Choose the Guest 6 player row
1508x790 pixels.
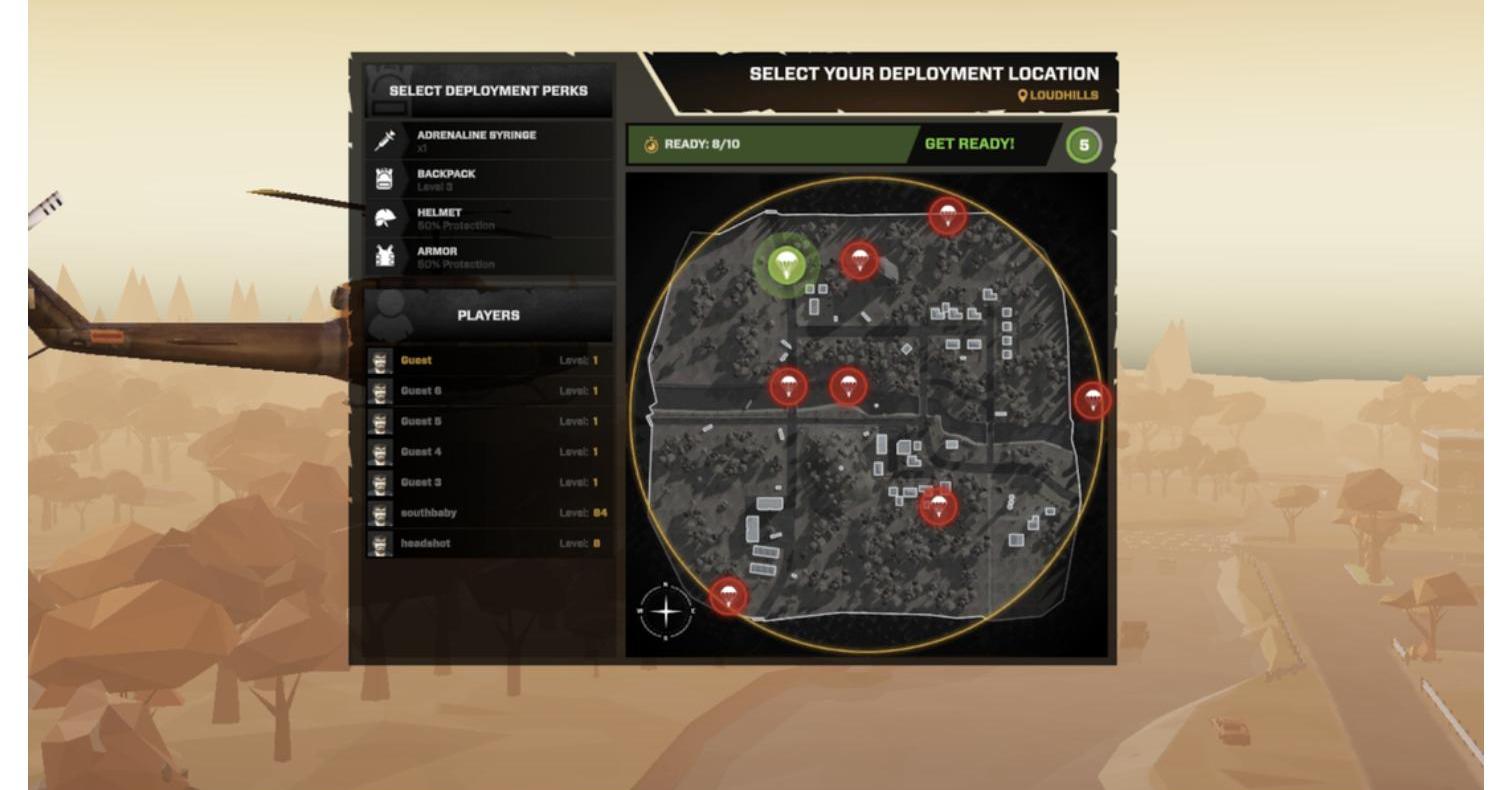point(489,391)
